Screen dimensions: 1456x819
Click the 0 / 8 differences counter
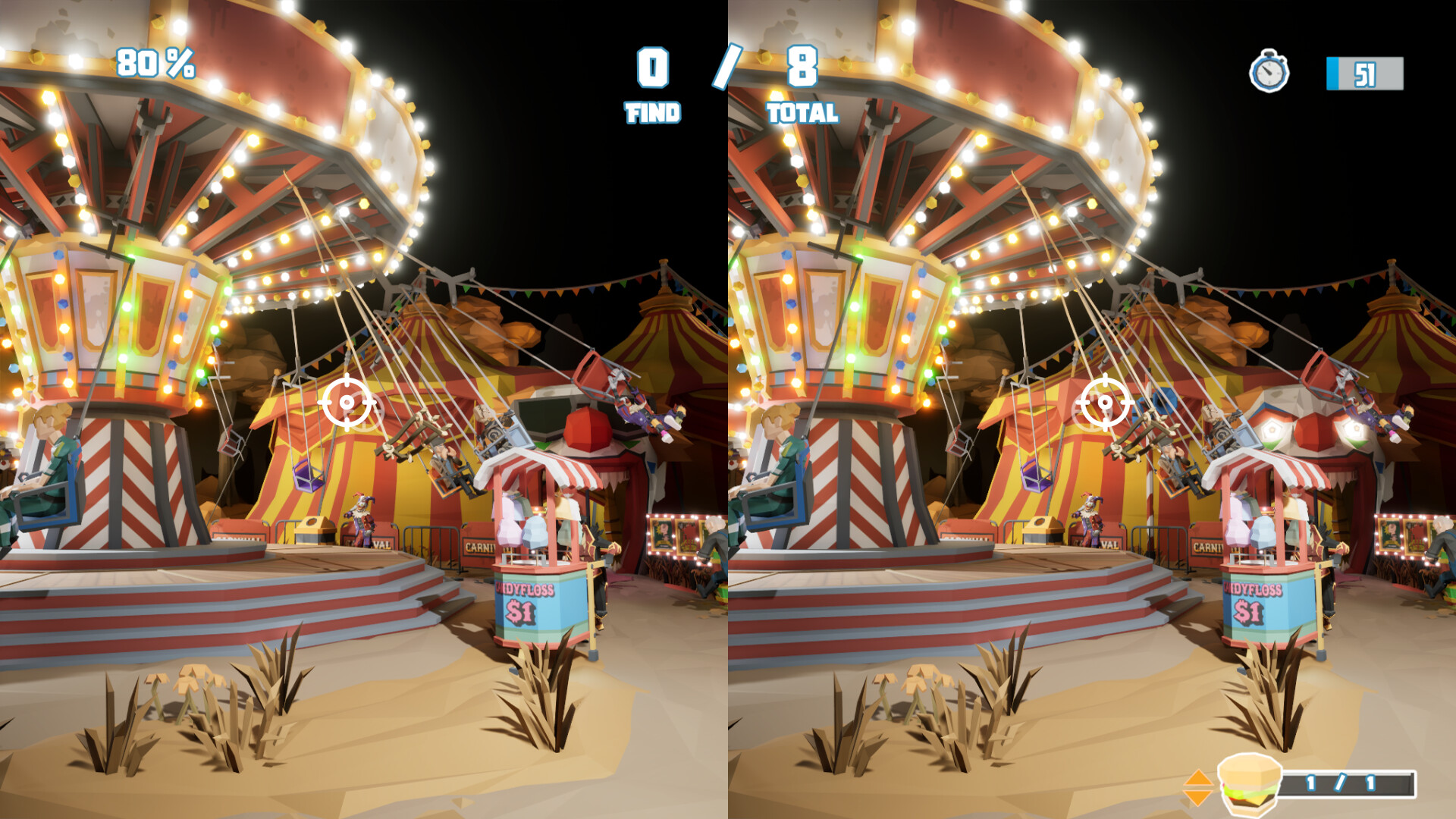[x=726, y=68]
